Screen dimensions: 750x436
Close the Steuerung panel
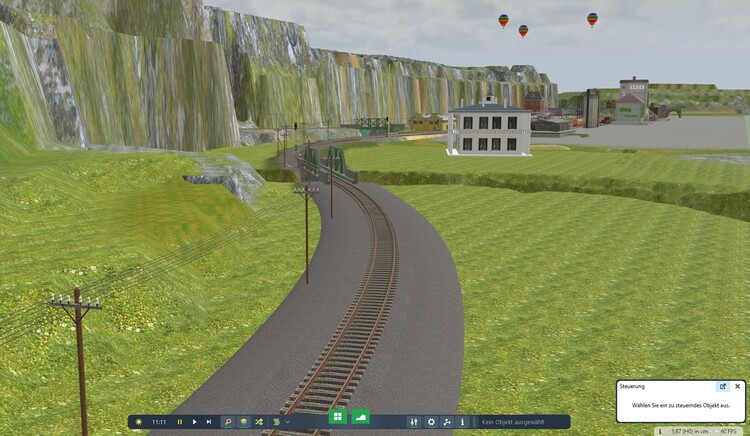pos(738,386)
